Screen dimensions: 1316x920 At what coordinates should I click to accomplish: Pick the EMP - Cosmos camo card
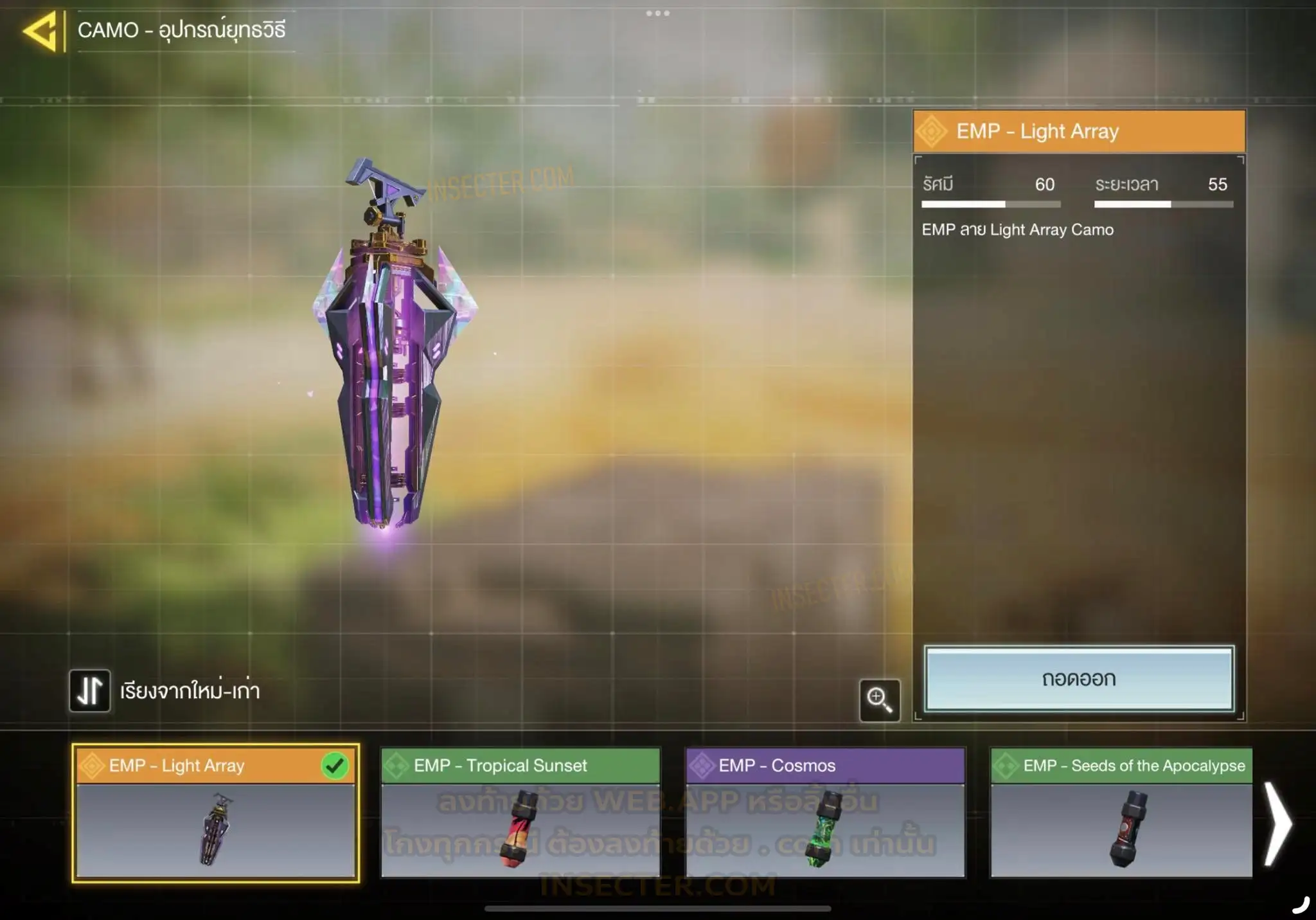[825, 813]
